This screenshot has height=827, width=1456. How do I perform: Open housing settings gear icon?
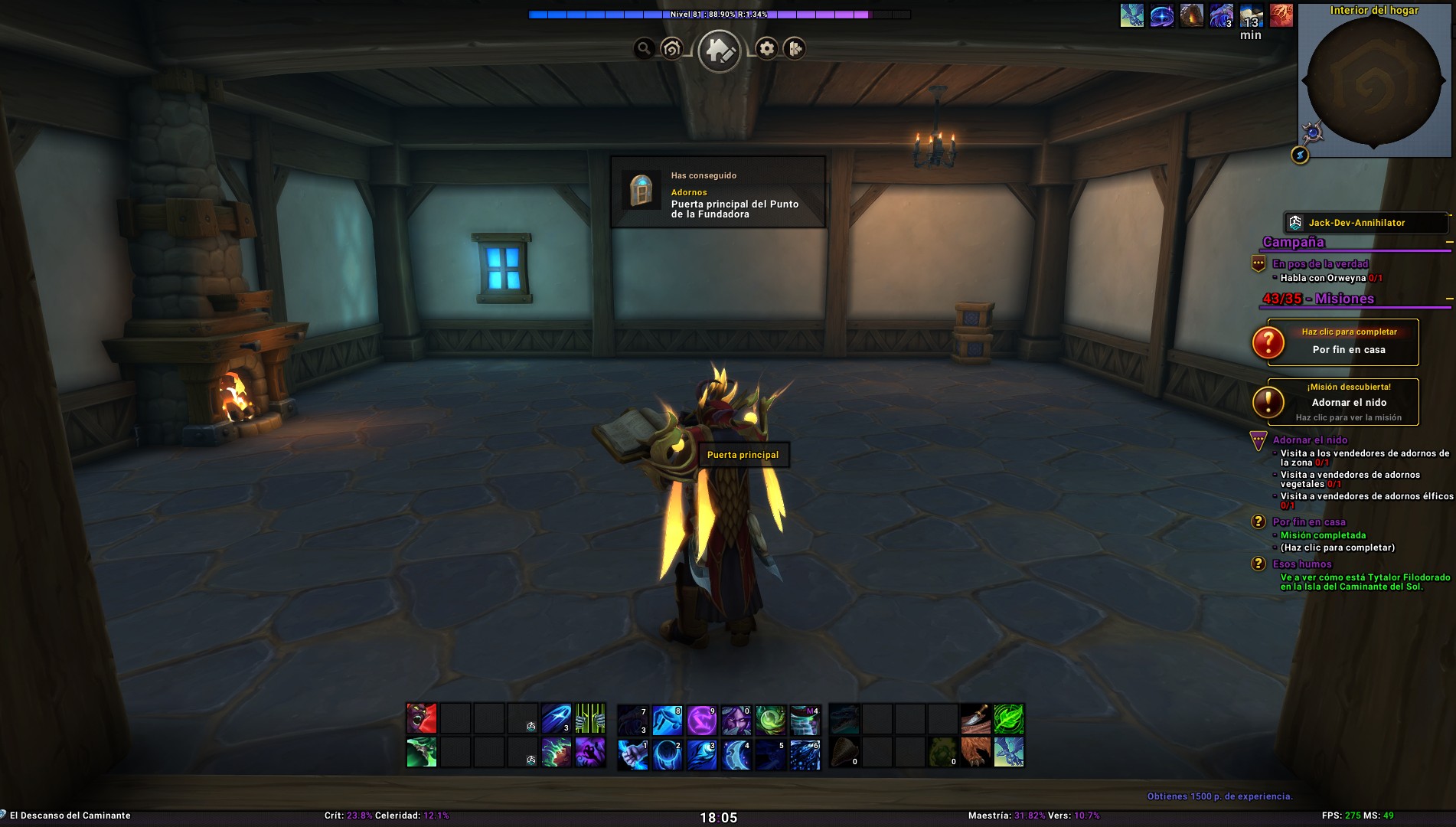click(766, 49)
